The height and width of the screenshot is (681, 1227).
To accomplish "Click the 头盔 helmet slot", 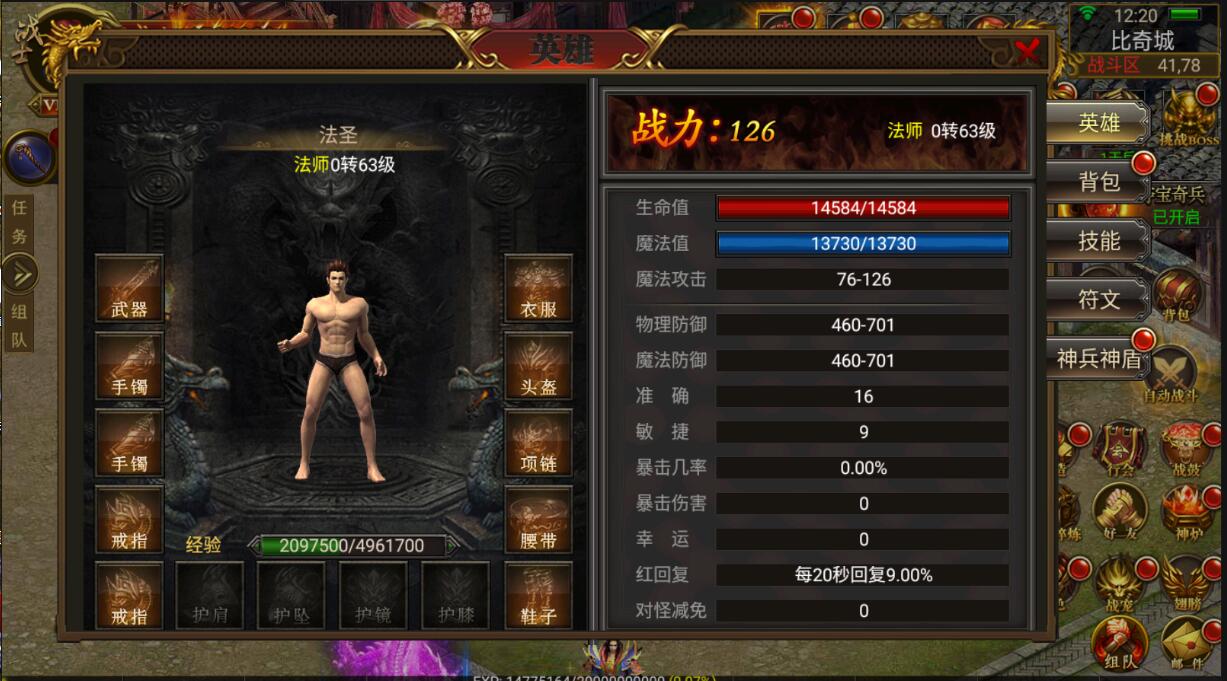I will (x=538, y=366).
